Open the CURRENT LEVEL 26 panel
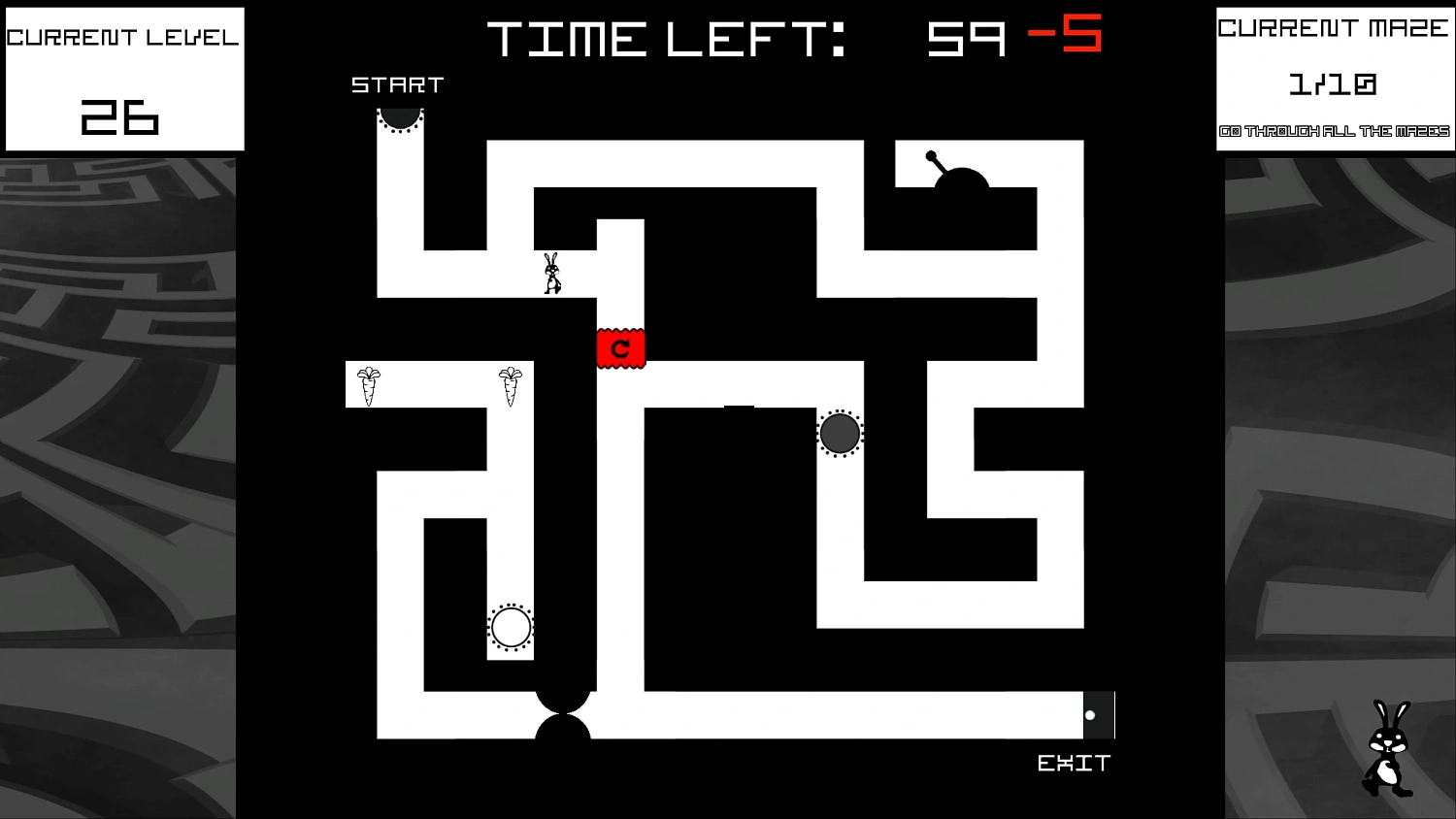Screen dimensions: 1456x819 point(123,78)
